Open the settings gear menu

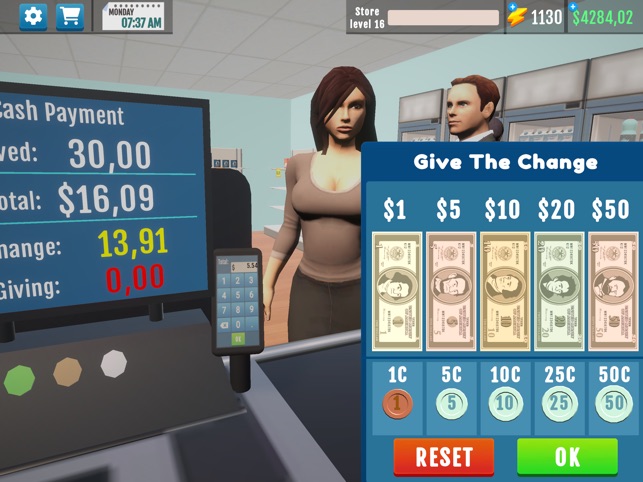pyautogui.click(x=33, y=17)
